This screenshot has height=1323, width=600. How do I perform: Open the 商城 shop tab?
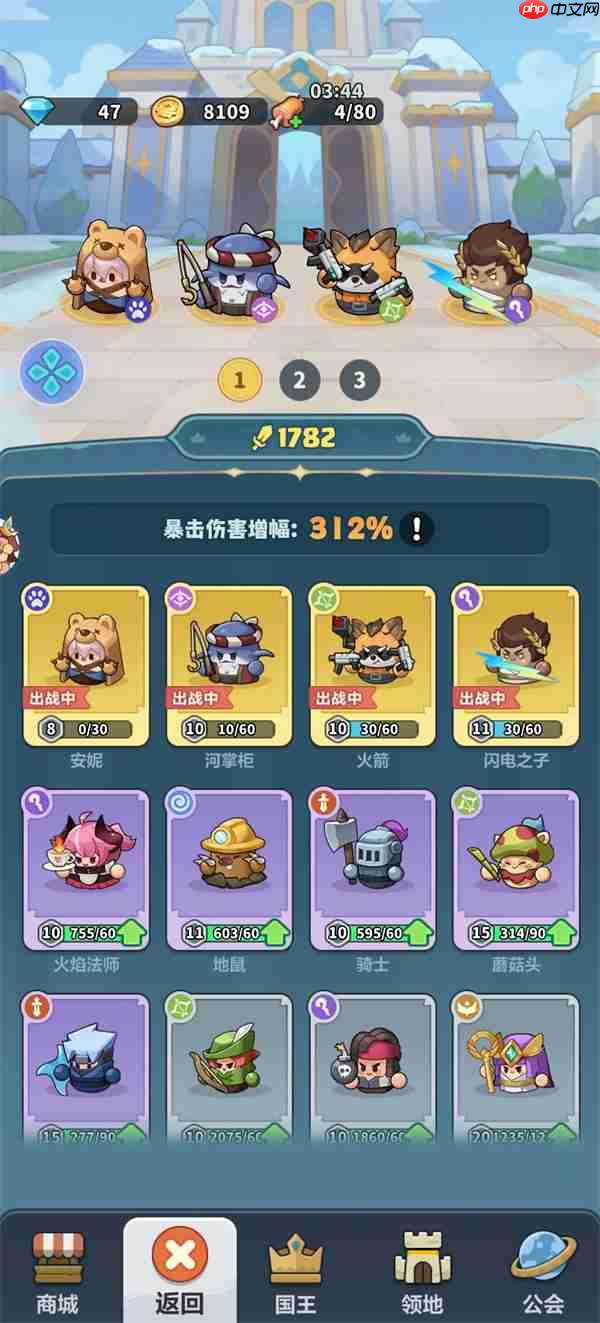pyautogui.click(x=58, y=1270)
